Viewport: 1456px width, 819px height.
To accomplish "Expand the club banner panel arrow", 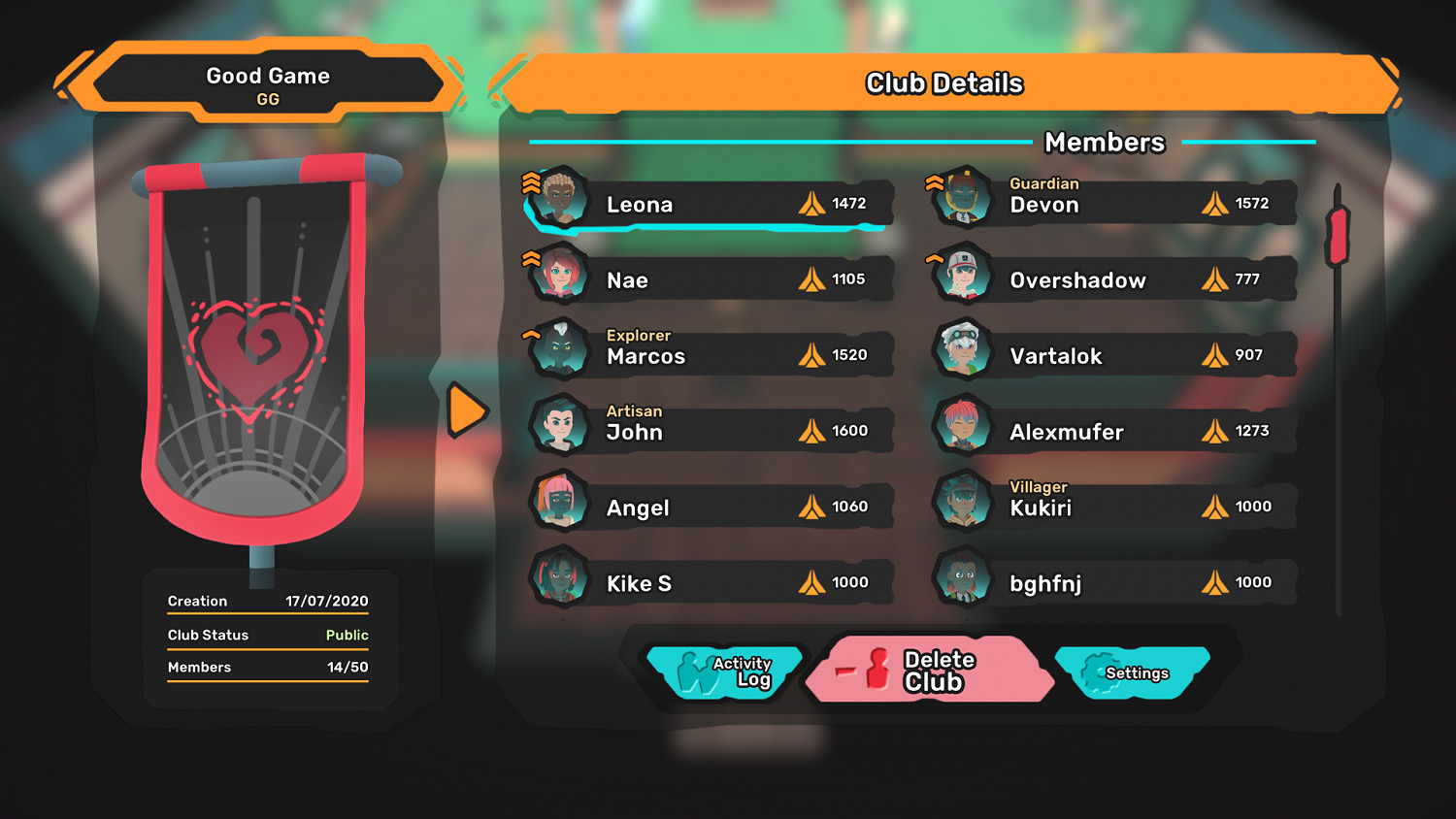I will coord(467,409).
